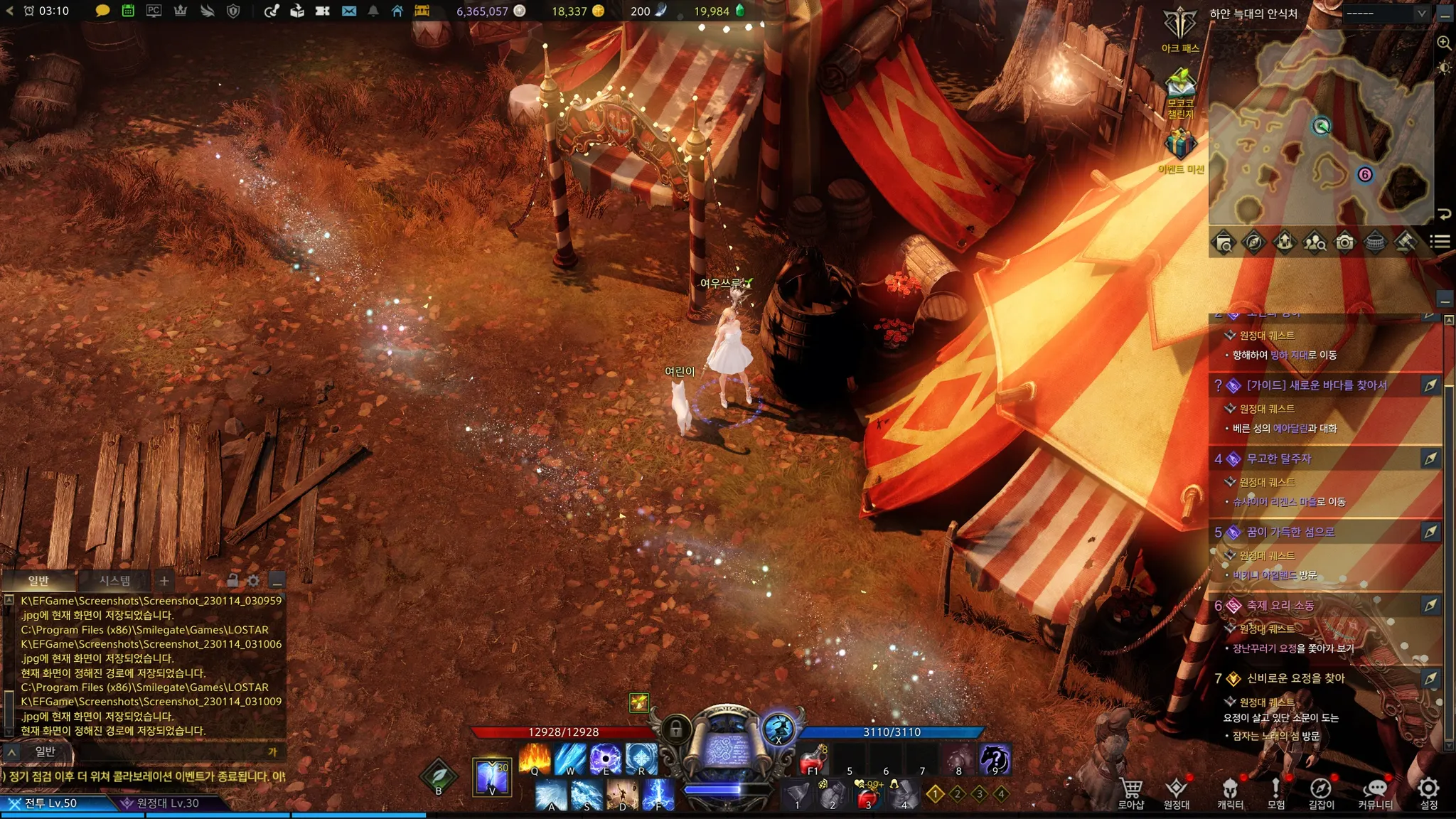Activate the fire skill on Q
This screenshot has width=1456, height=819.
click(535, 758)
